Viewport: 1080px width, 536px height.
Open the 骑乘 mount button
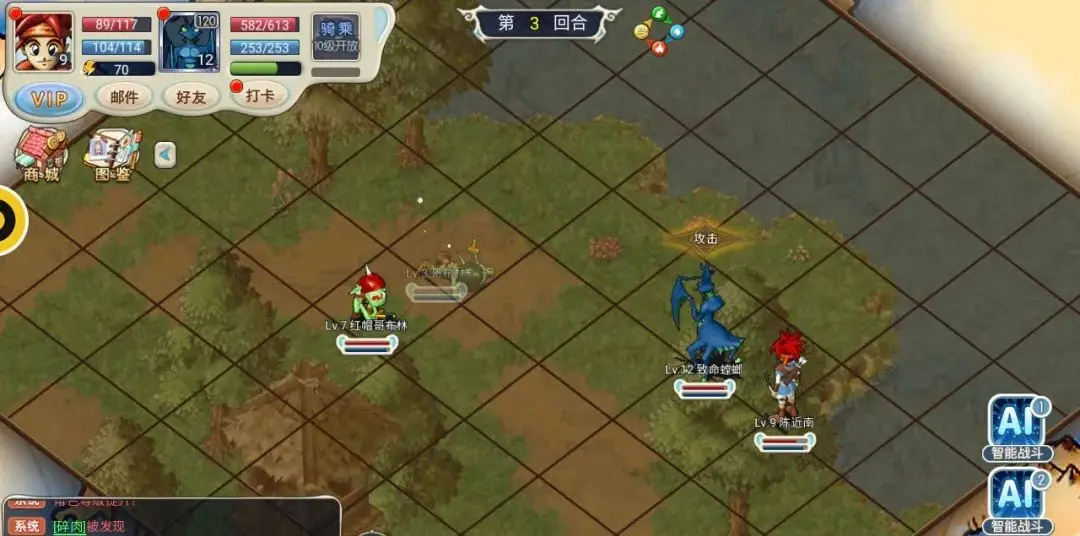click(x=335, y=38)
